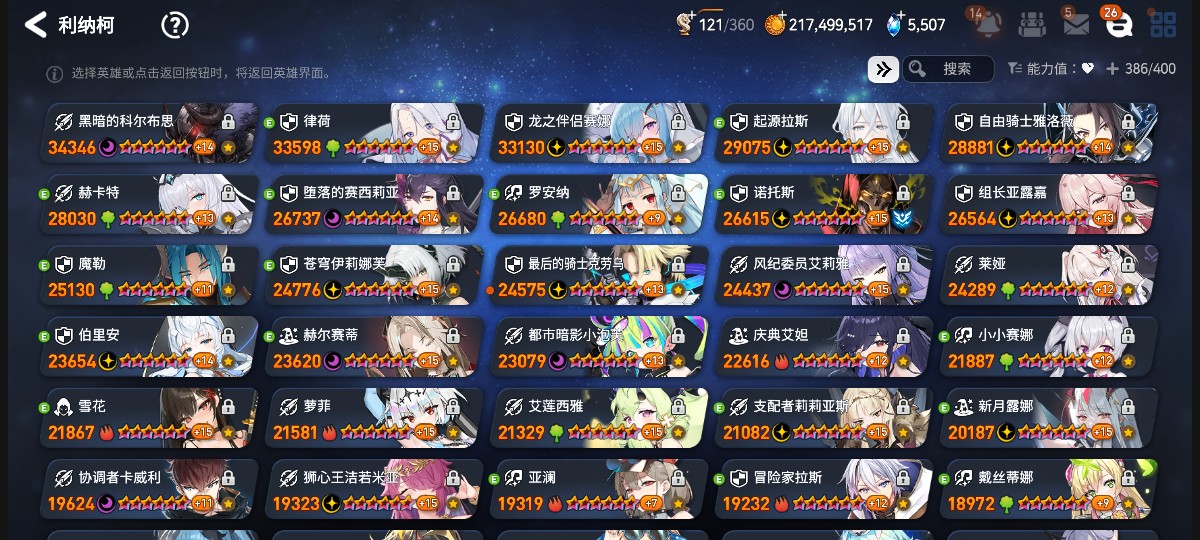Select hero 诺托斯
Viewport: 1200px width, 540px height.
[x=826, y=205]
